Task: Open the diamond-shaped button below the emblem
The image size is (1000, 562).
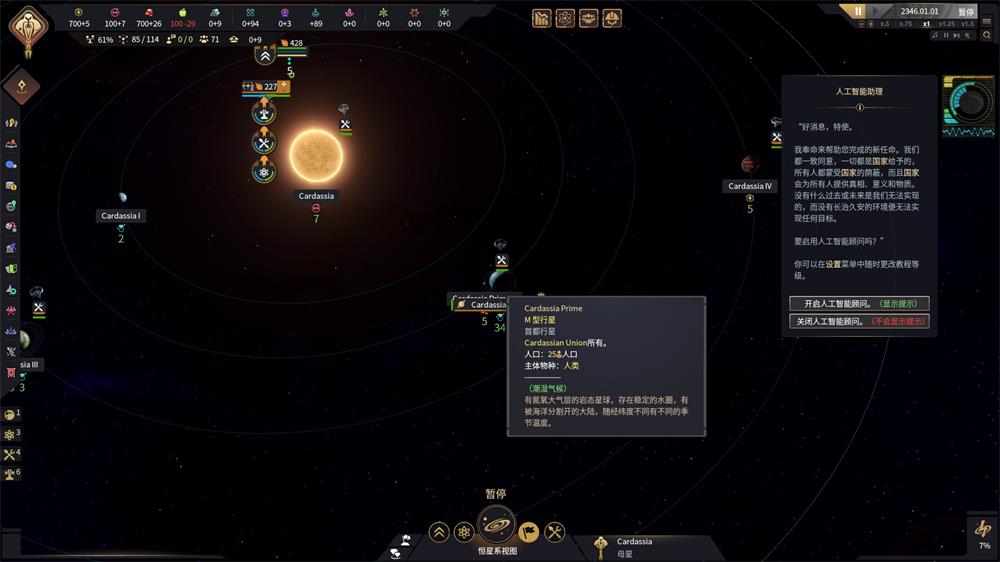Action: tap(21, 86)
